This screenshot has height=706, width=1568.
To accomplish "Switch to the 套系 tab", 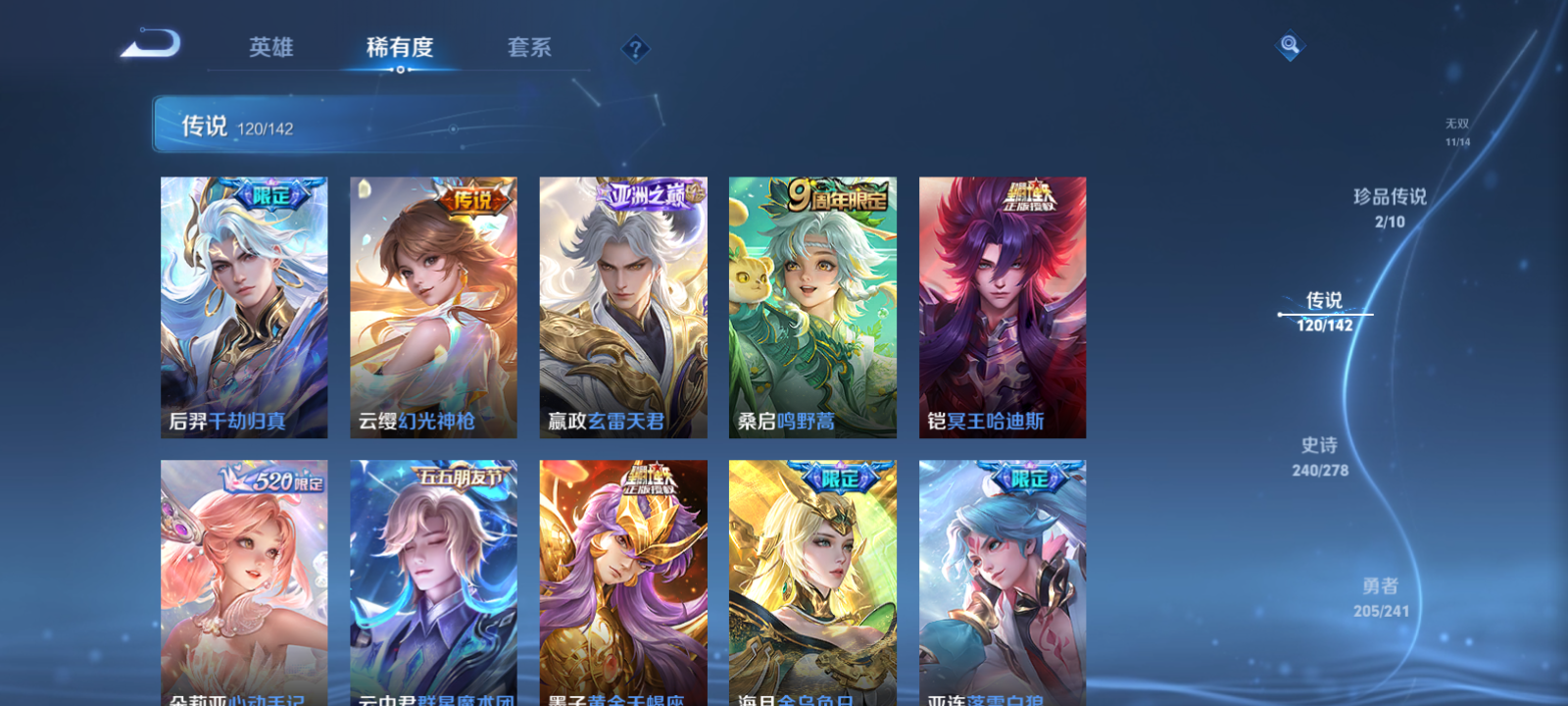I will 526,47.
